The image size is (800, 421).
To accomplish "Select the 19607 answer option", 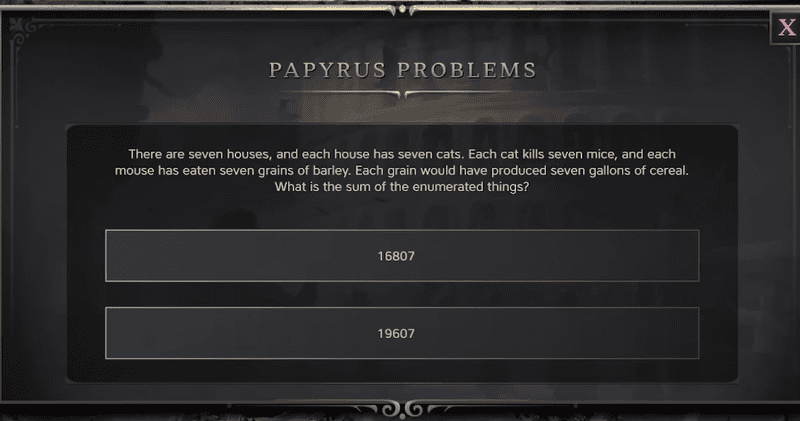I will 401,333.
